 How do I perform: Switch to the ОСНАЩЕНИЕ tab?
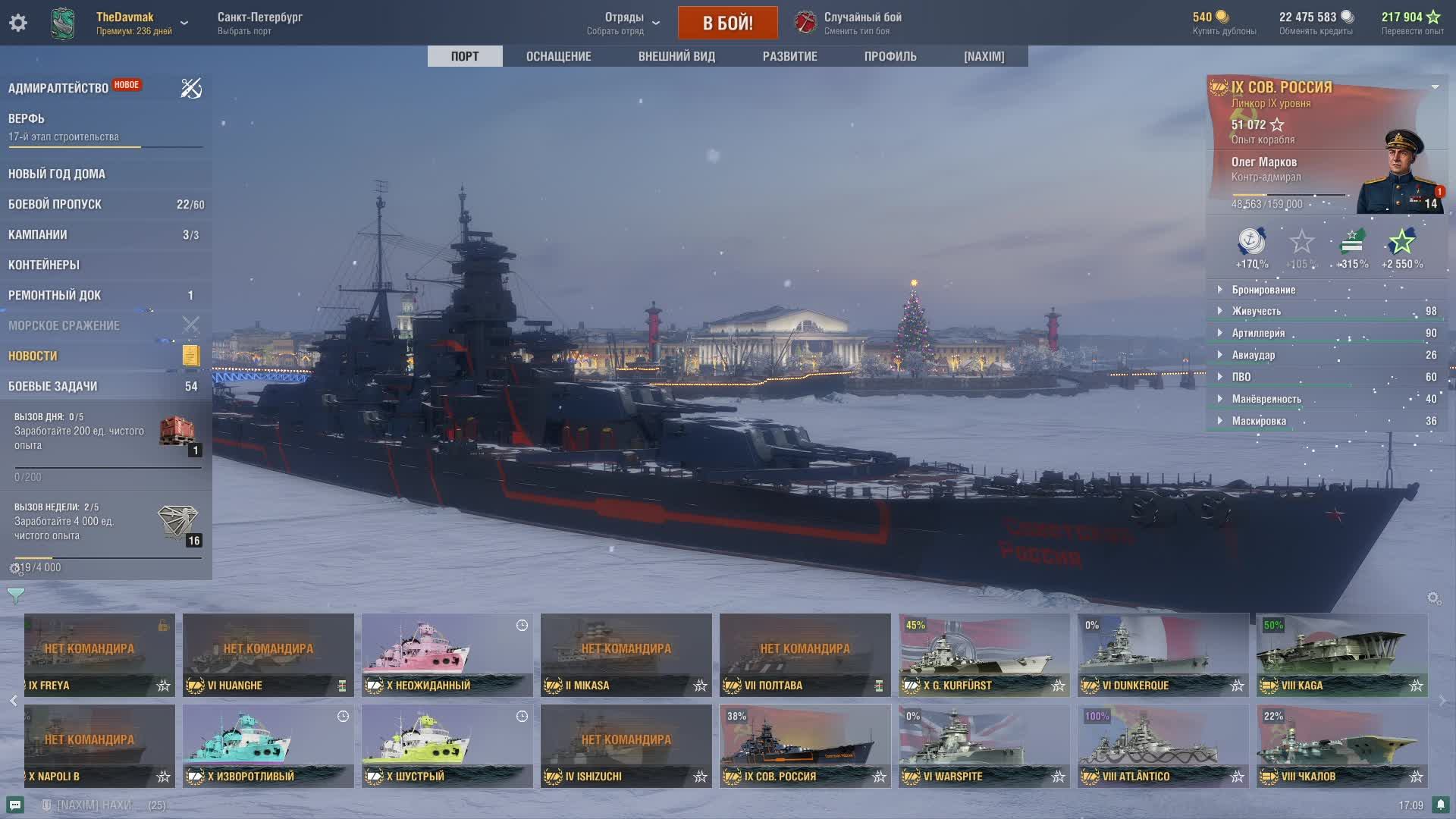coord(558,56)
